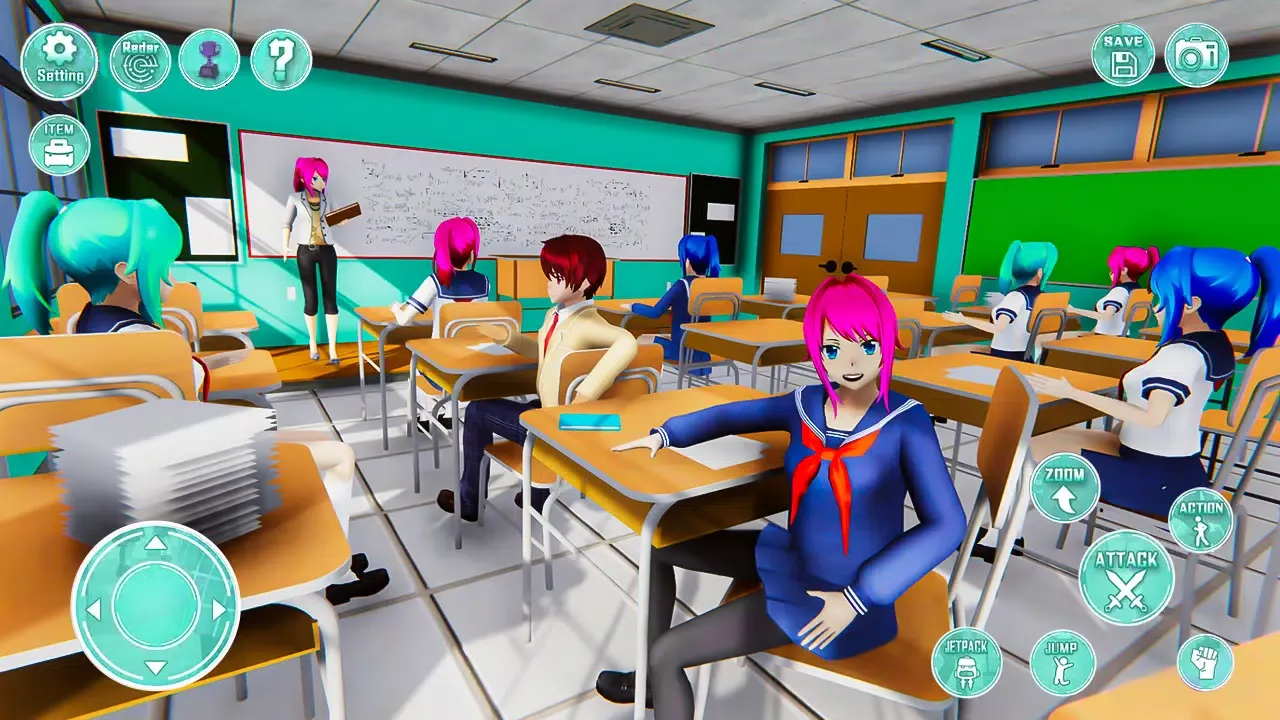1280x720 pixels.
Task: Open the ITEM briefcase inventory
Action: [59, 145]
